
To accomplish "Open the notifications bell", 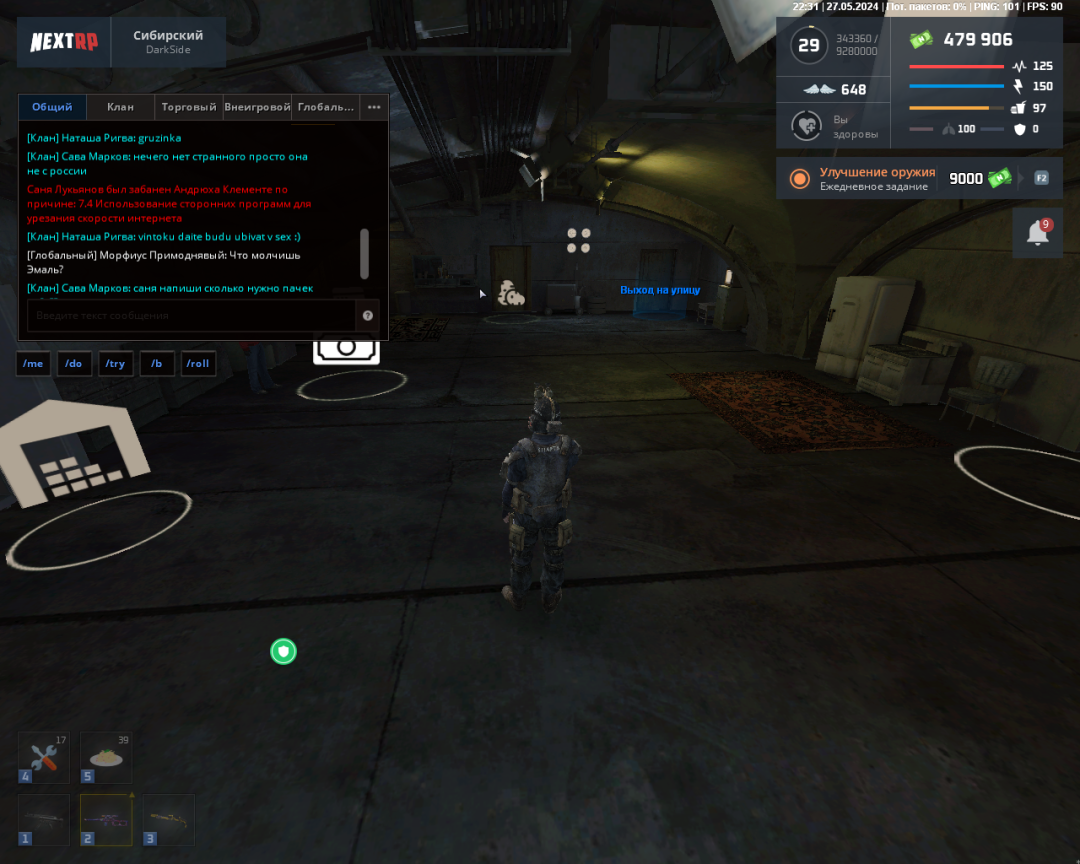I will [1037, 233].
